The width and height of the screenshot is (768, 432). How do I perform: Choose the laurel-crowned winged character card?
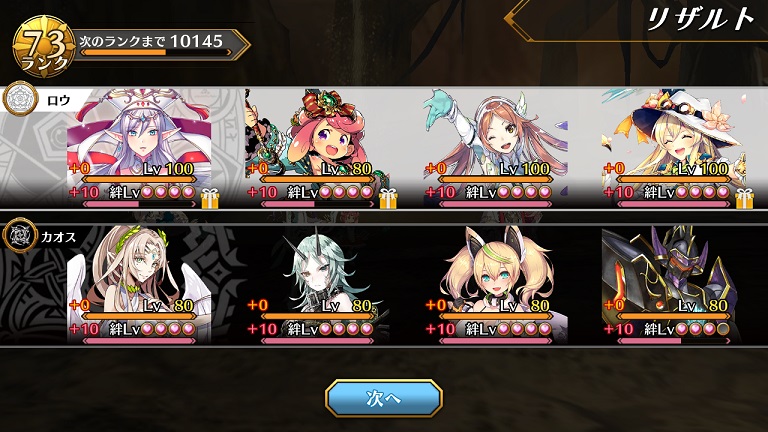pos(139,285)
